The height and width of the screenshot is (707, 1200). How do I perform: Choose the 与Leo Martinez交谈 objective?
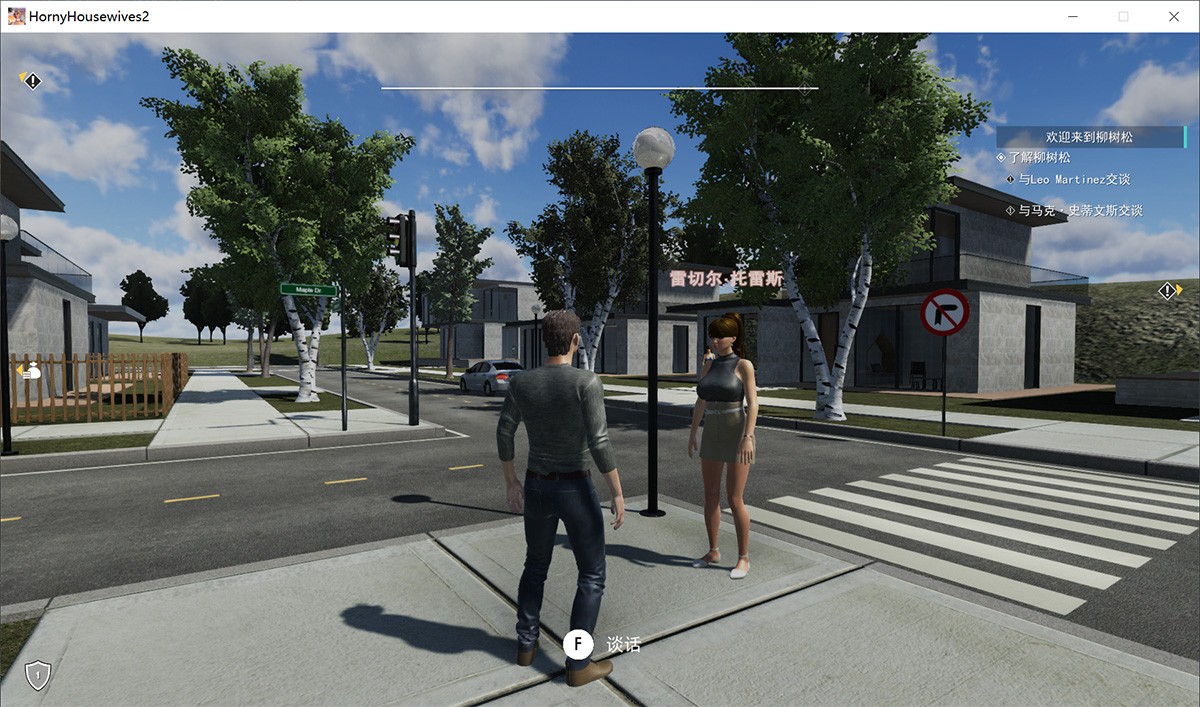1073,180
